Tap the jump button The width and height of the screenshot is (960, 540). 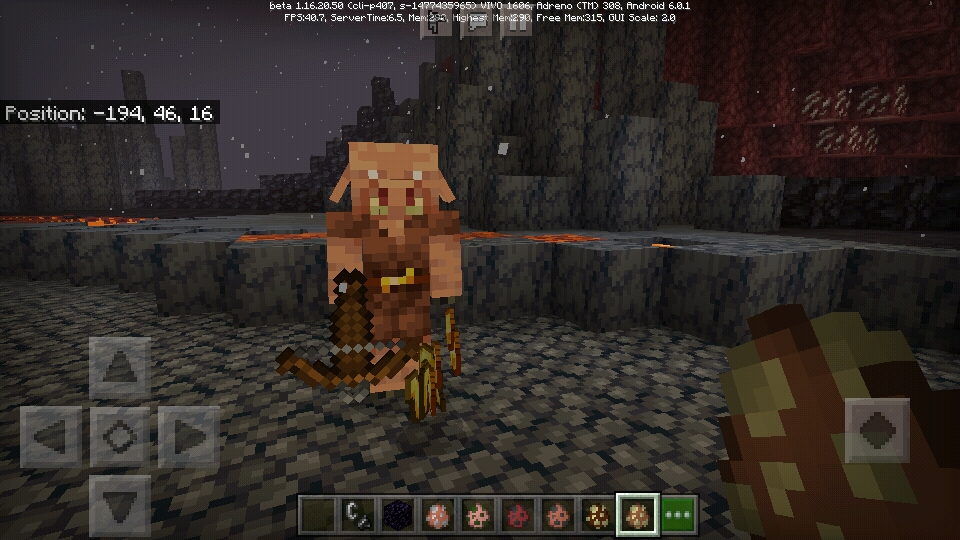click(878, 430)
